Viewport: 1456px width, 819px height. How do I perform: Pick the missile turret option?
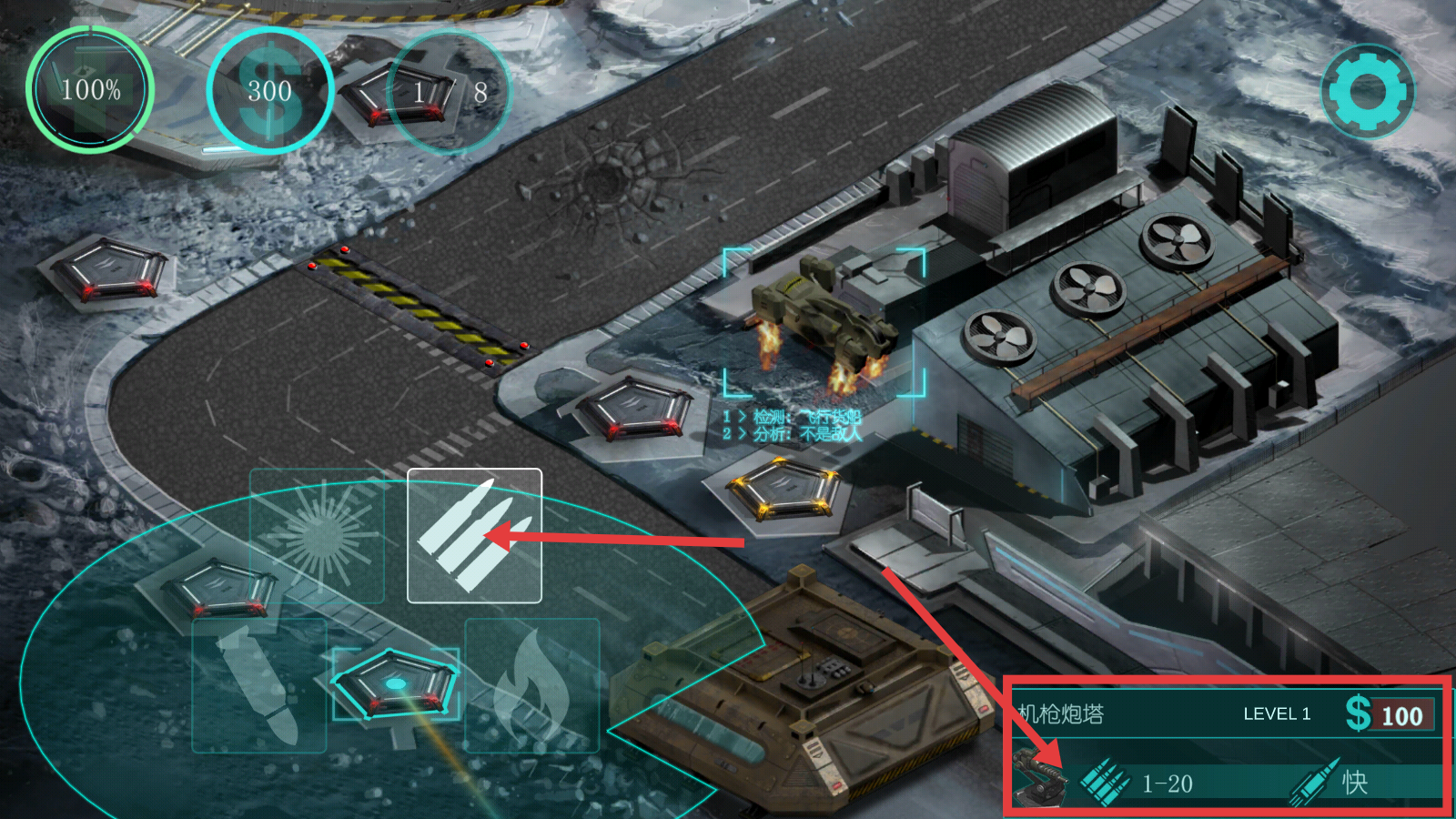pos(259,685)
